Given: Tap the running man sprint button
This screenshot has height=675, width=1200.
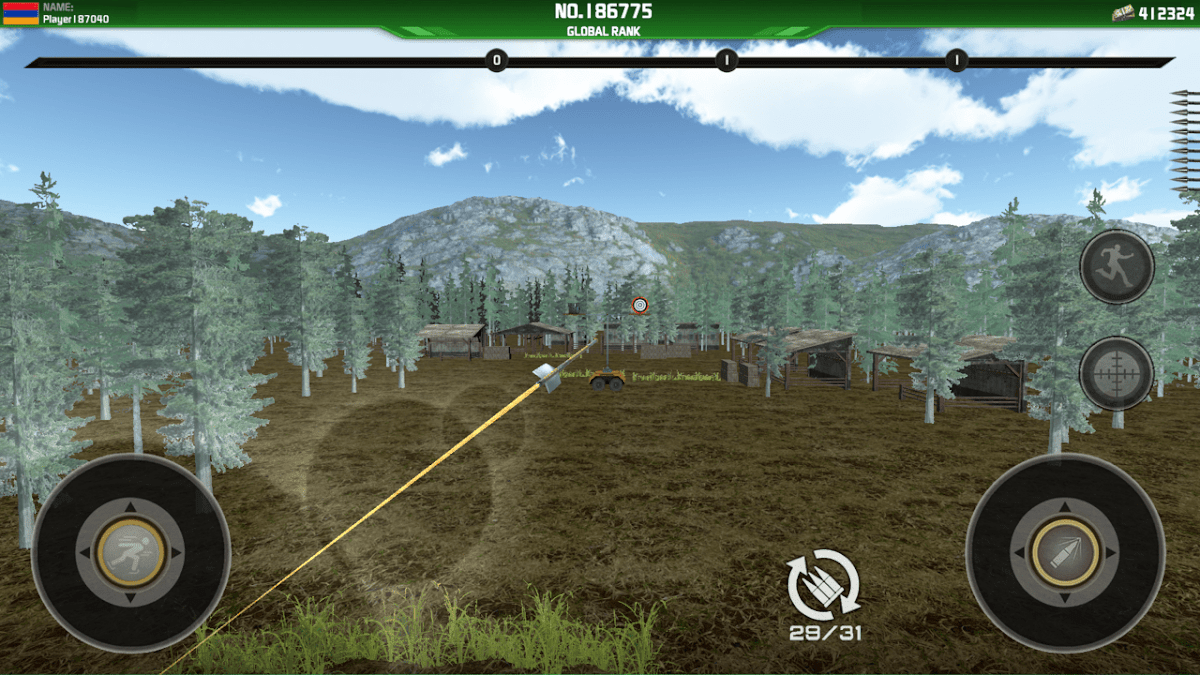Looking at the screenshot, I should tap(1116, 267).
